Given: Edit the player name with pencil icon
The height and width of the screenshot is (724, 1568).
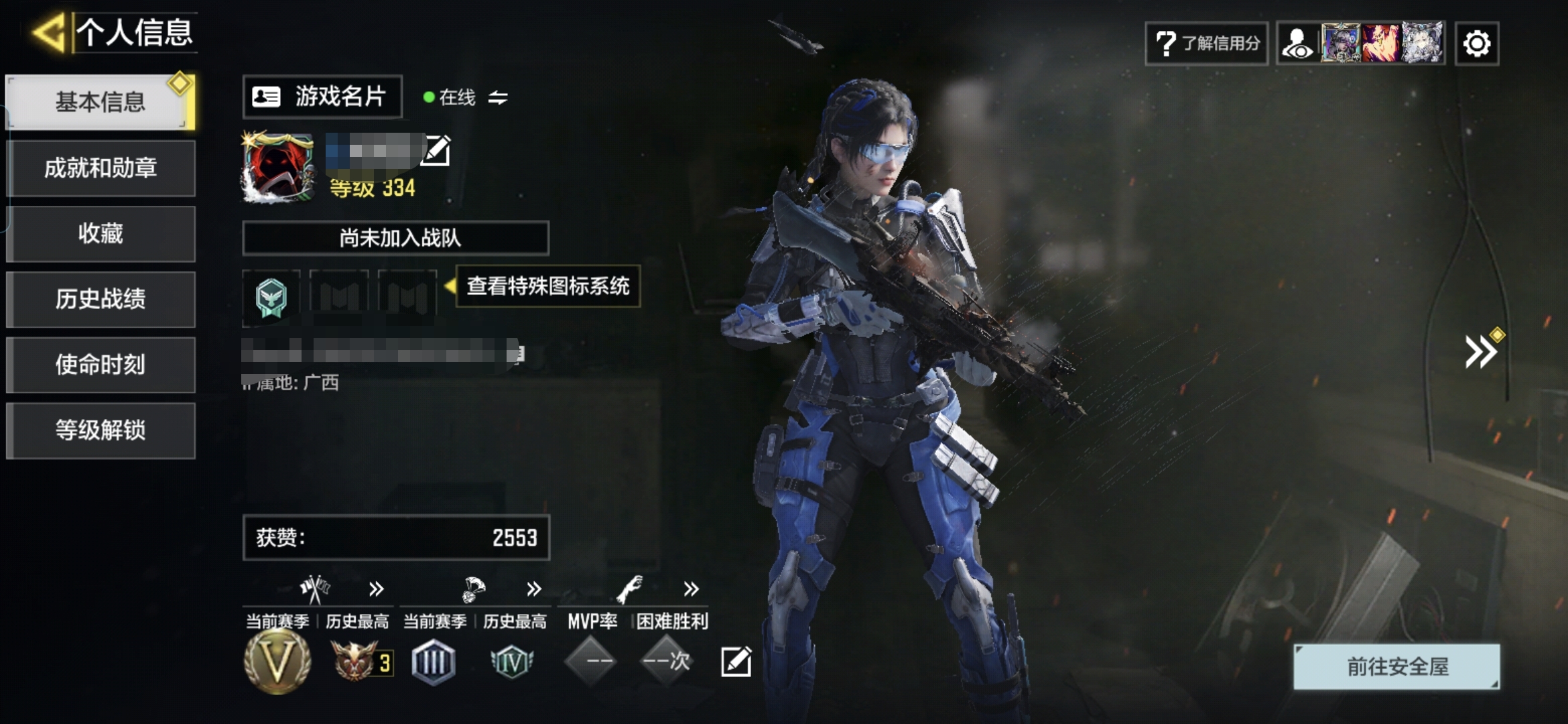Looking at the screenshot, I should (x=436, y=150).
